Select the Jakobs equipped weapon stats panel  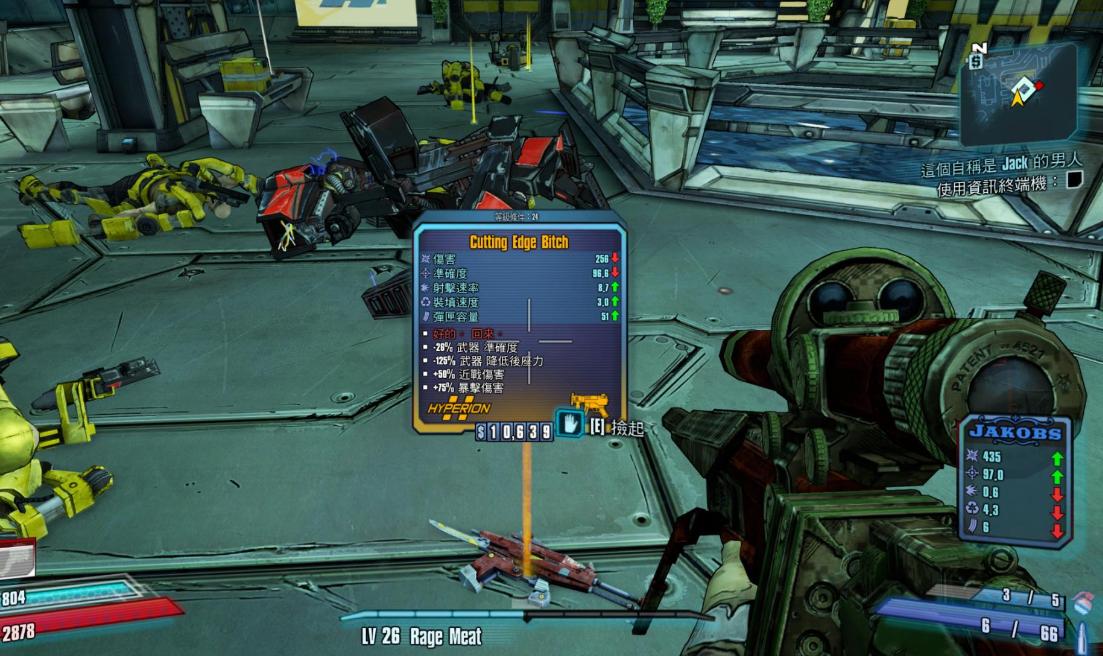[1016, 480]
